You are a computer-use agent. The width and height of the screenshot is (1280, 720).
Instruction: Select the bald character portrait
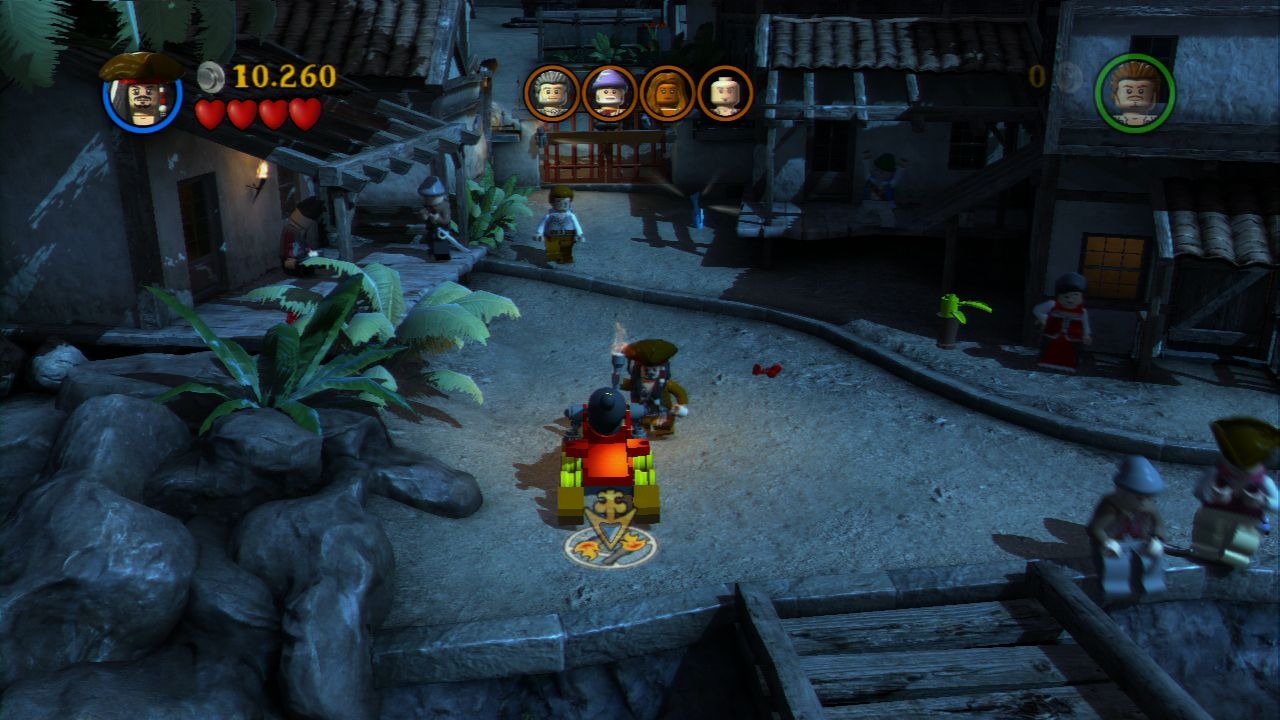pyautogui.click(x=725, y=93)
